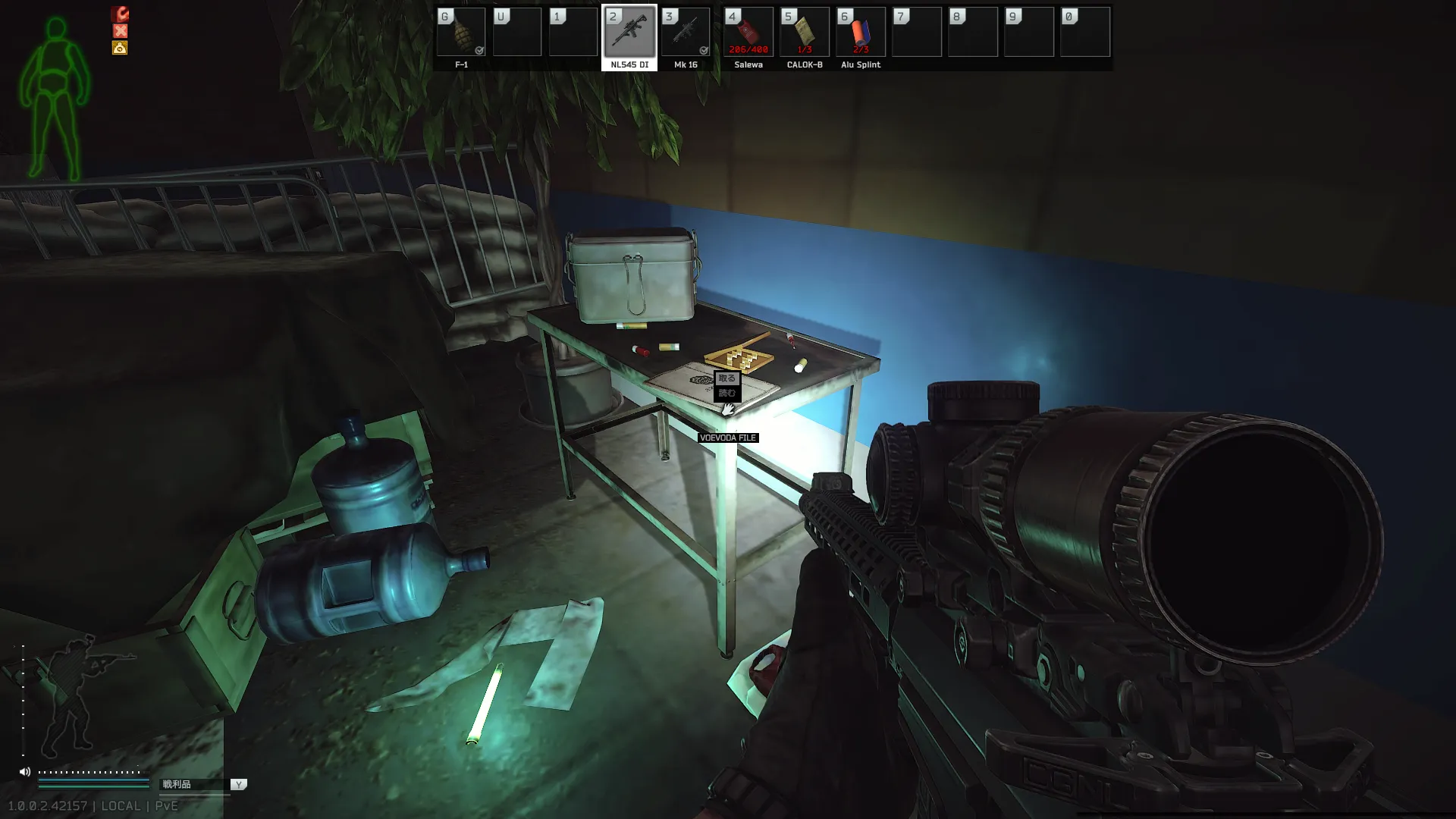
Task: Switch to the Mk 16 rifle slot
Action: (686, 33)
